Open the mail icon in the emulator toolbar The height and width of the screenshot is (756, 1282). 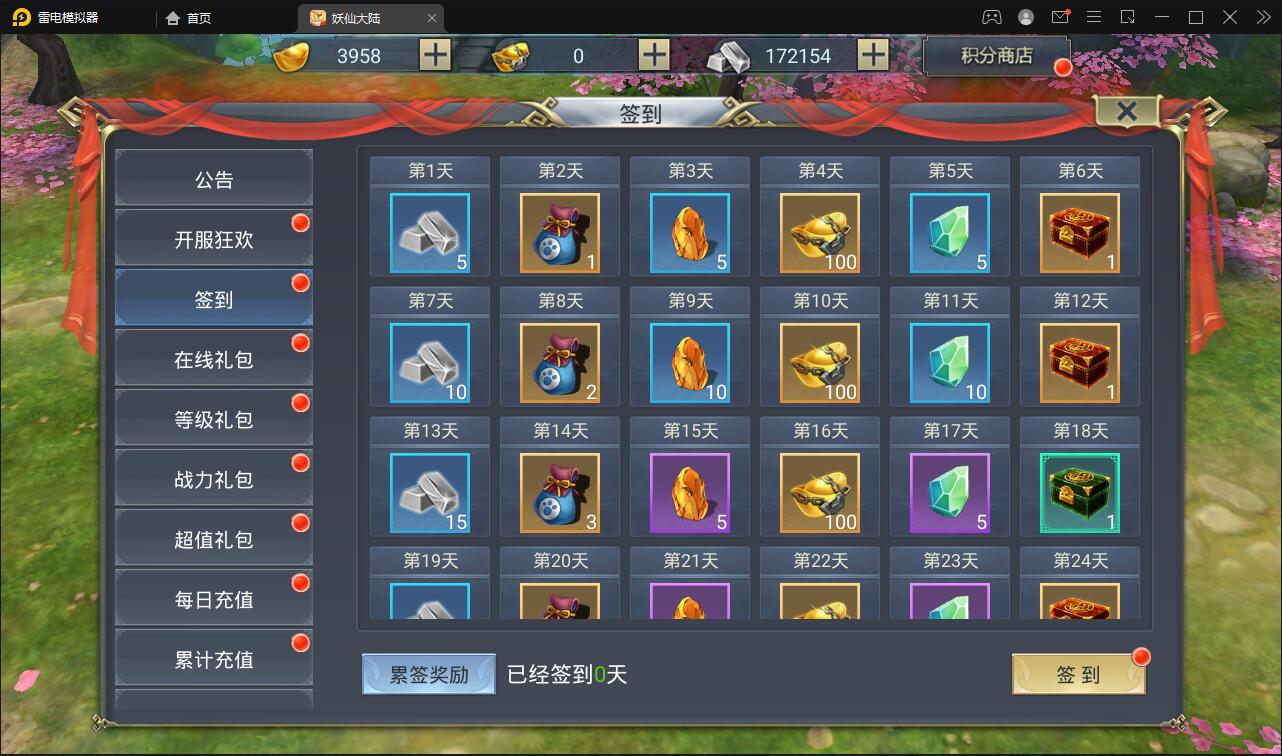(1063, 17)
